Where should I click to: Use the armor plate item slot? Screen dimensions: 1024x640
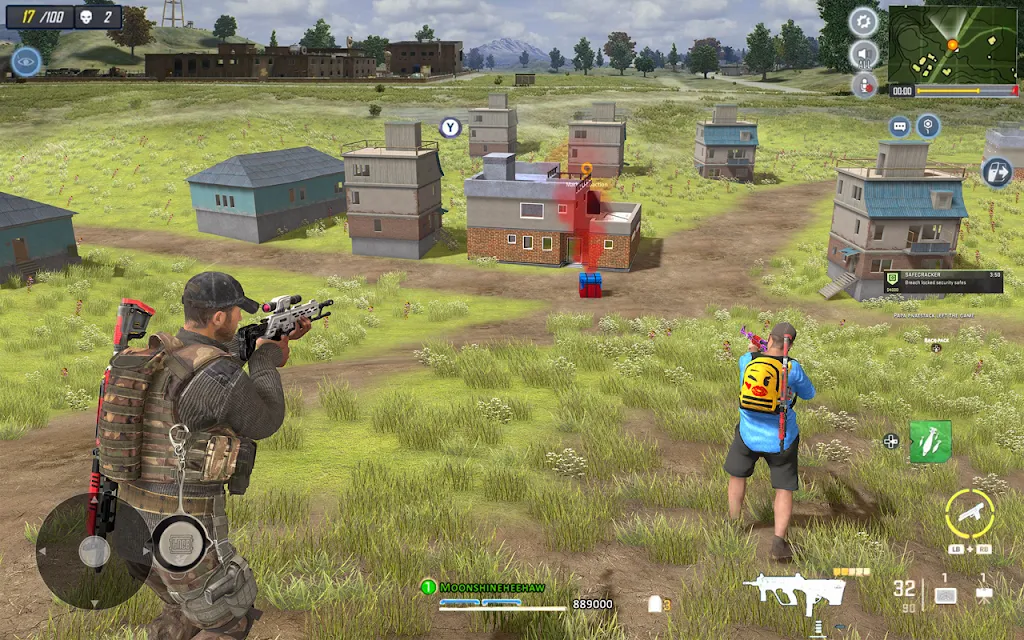point(944,594)
